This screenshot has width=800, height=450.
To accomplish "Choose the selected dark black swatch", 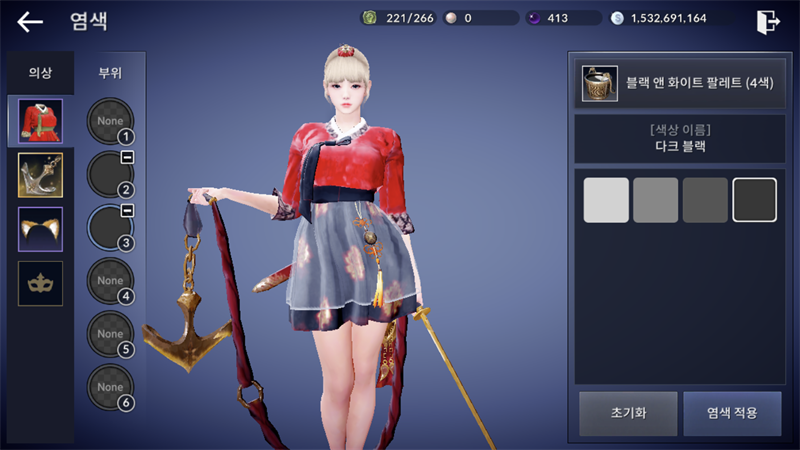I will (x=754, y=200).
